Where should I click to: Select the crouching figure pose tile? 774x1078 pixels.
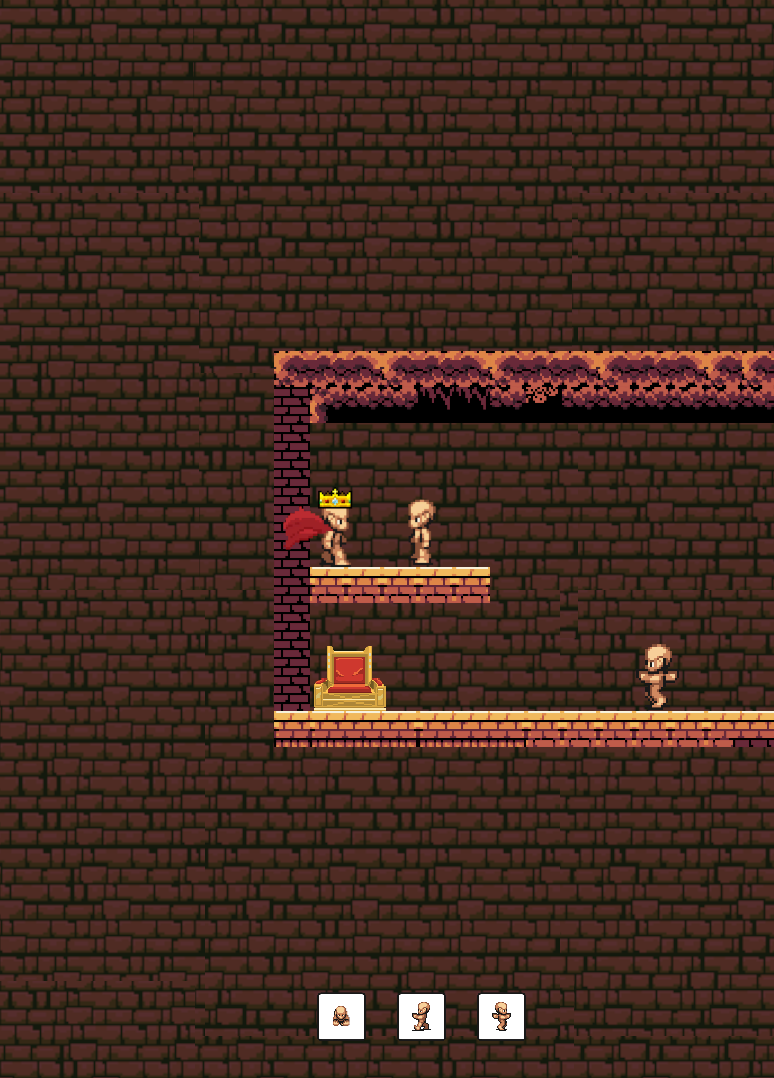click(x=341, y=1016)
